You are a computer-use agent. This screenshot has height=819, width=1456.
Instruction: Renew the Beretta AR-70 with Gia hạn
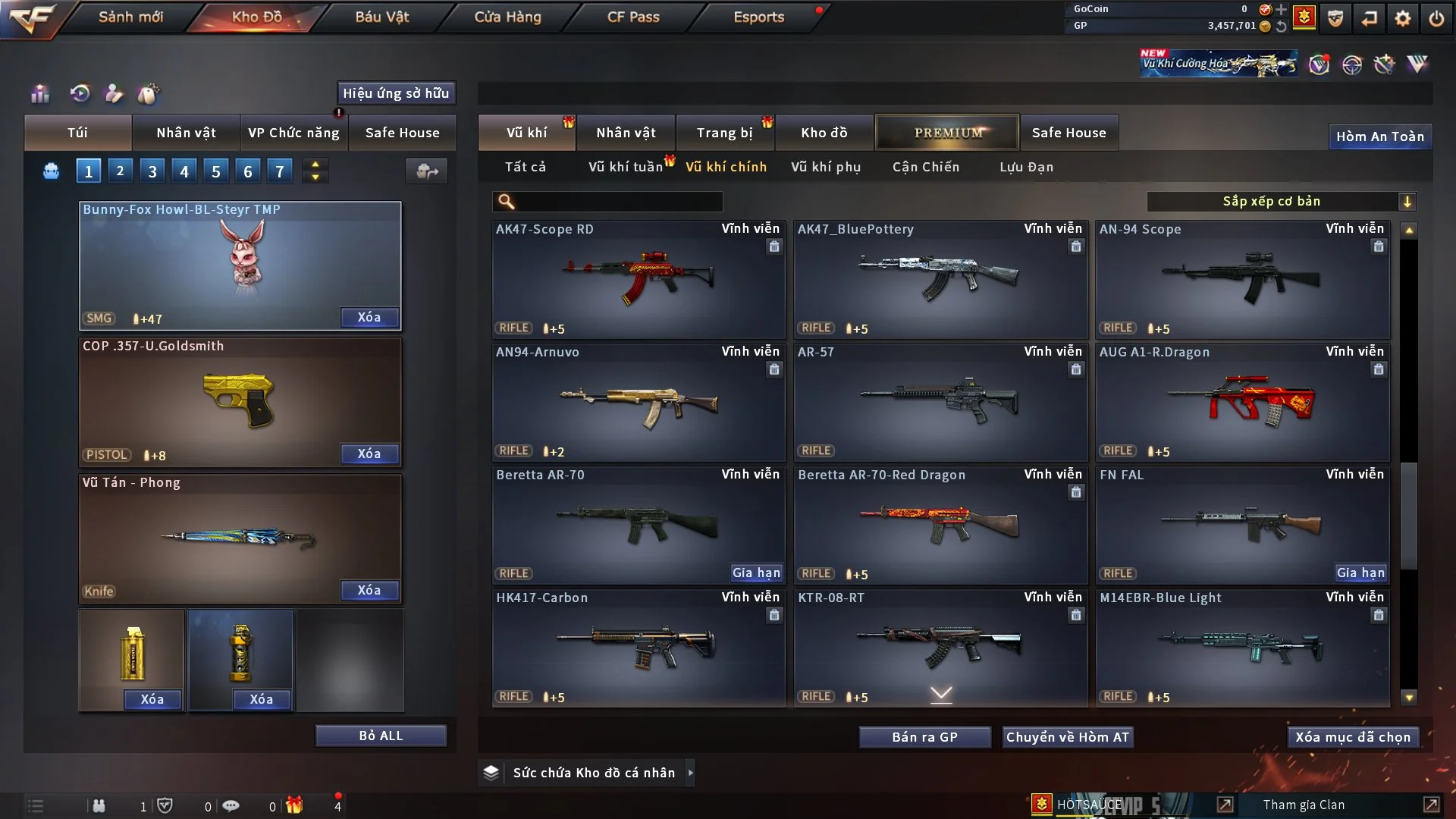point(755,573)
